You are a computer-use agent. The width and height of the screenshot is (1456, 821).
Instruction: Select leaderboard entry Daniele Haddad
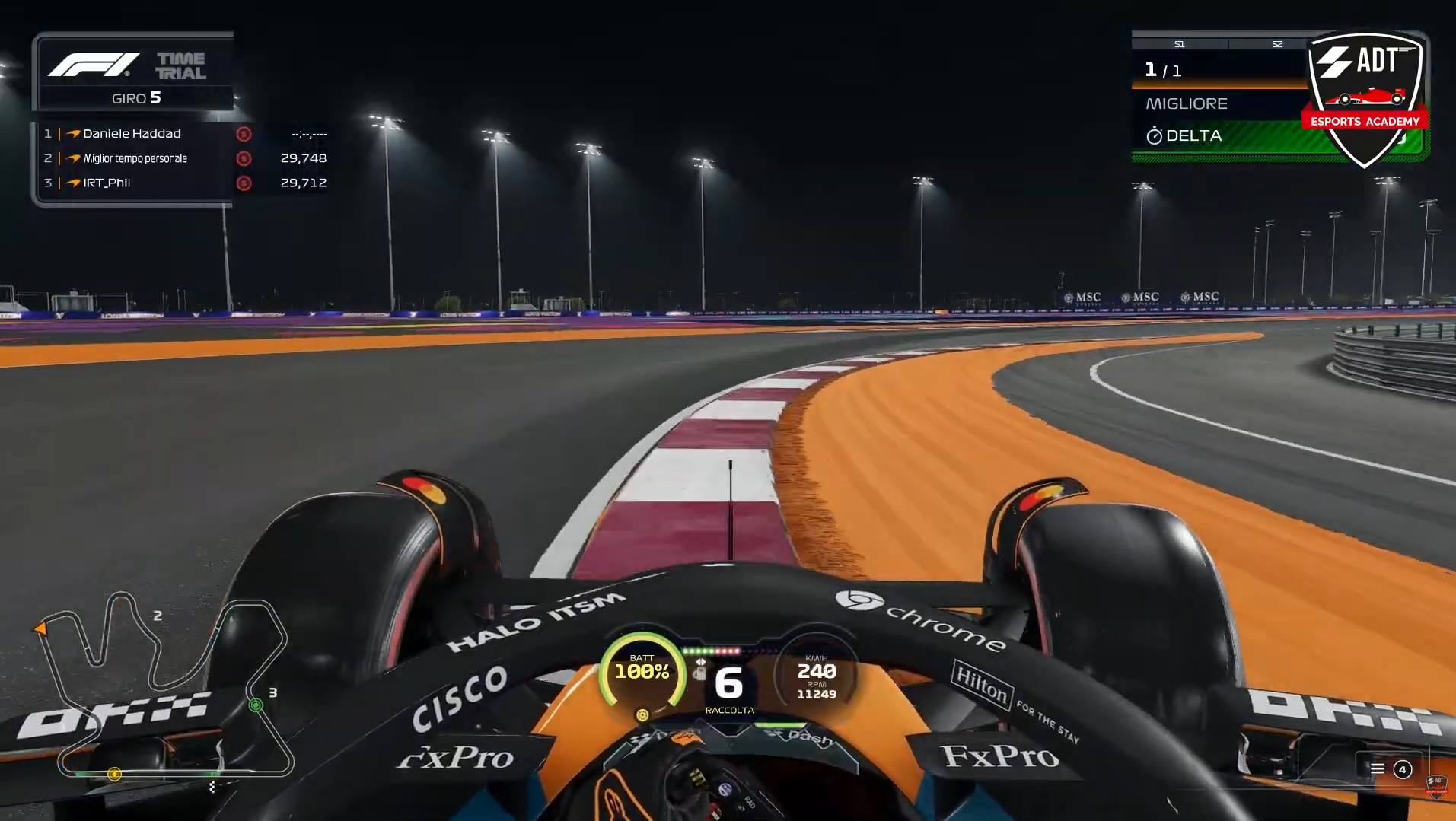tap(131, 134)
